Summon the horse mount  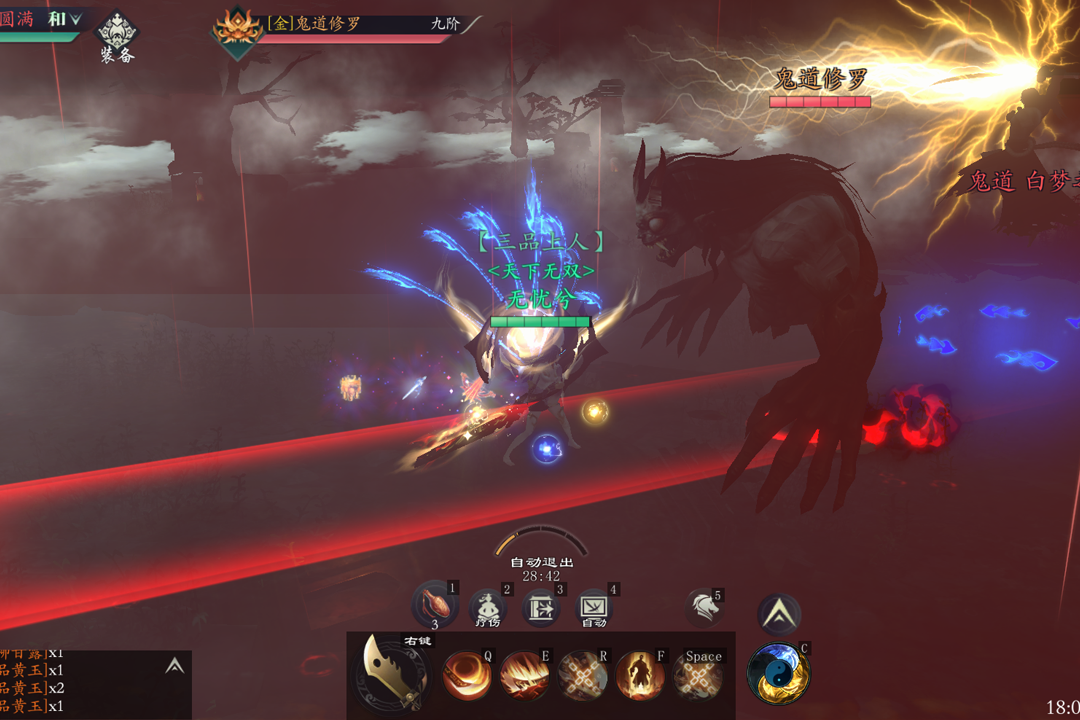point(704,608)
